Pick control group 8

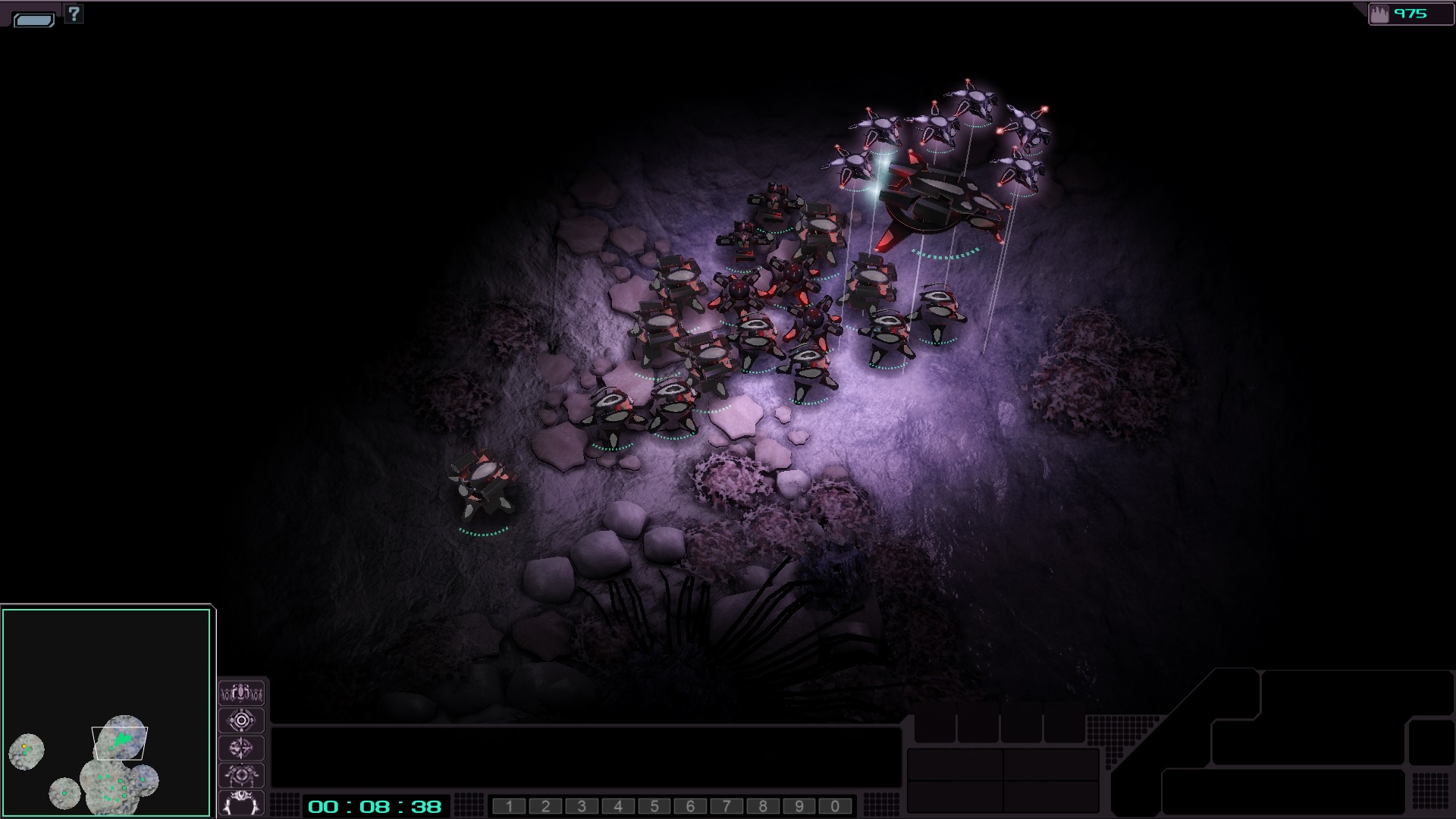pyautogui.click(x=763, y=806)
